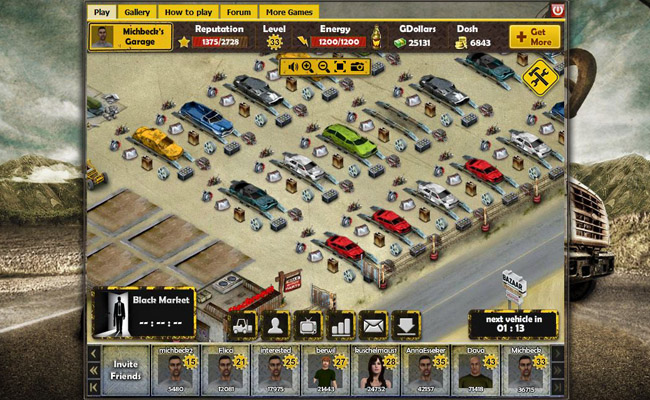
Task: Zoom in with the magnifier plus
Action: tap(308, 67)
